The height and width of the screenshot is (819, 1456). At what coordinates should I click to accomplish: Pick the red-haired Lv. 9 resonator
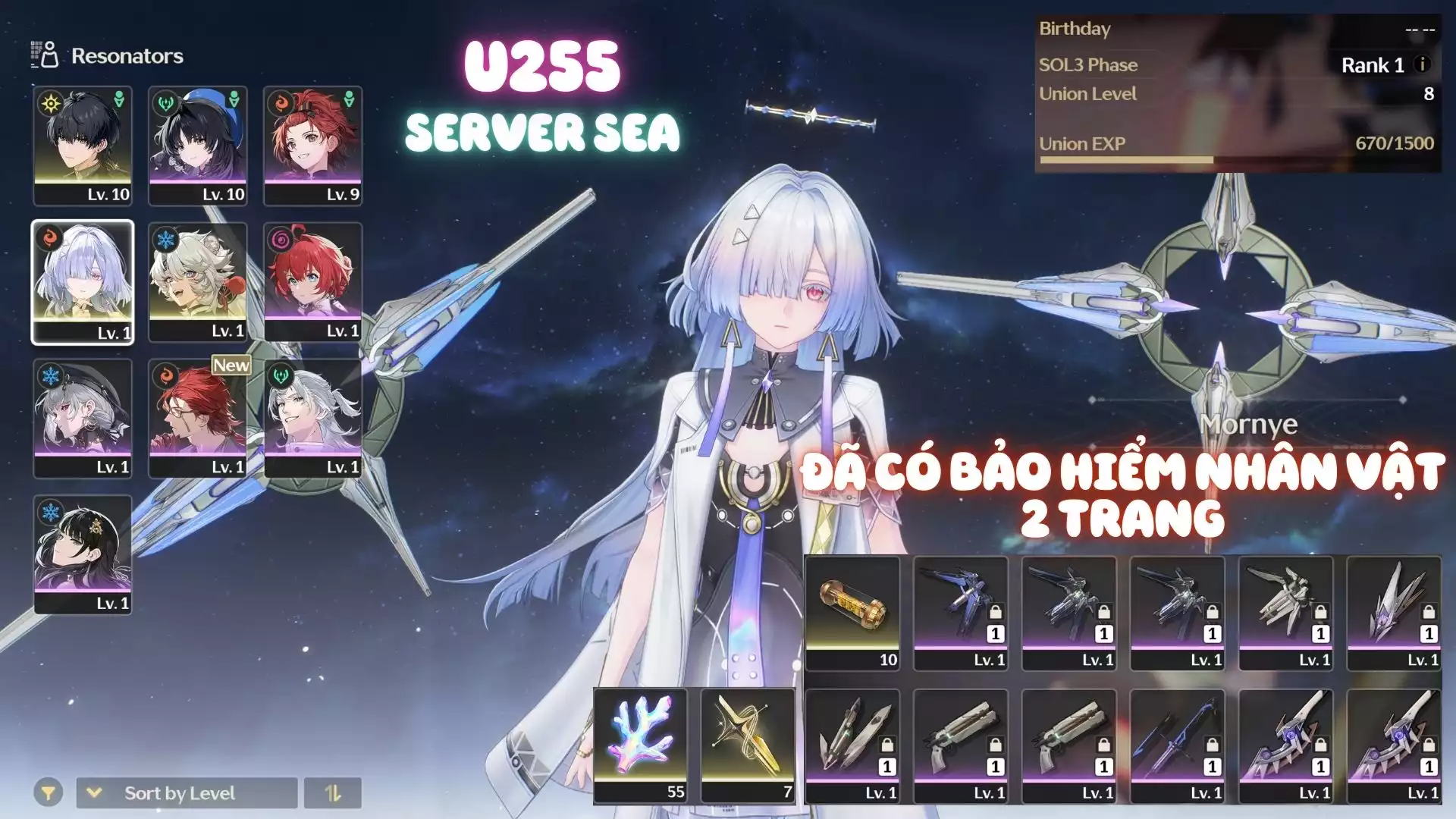pyautogui.click(x=312, y=146)
